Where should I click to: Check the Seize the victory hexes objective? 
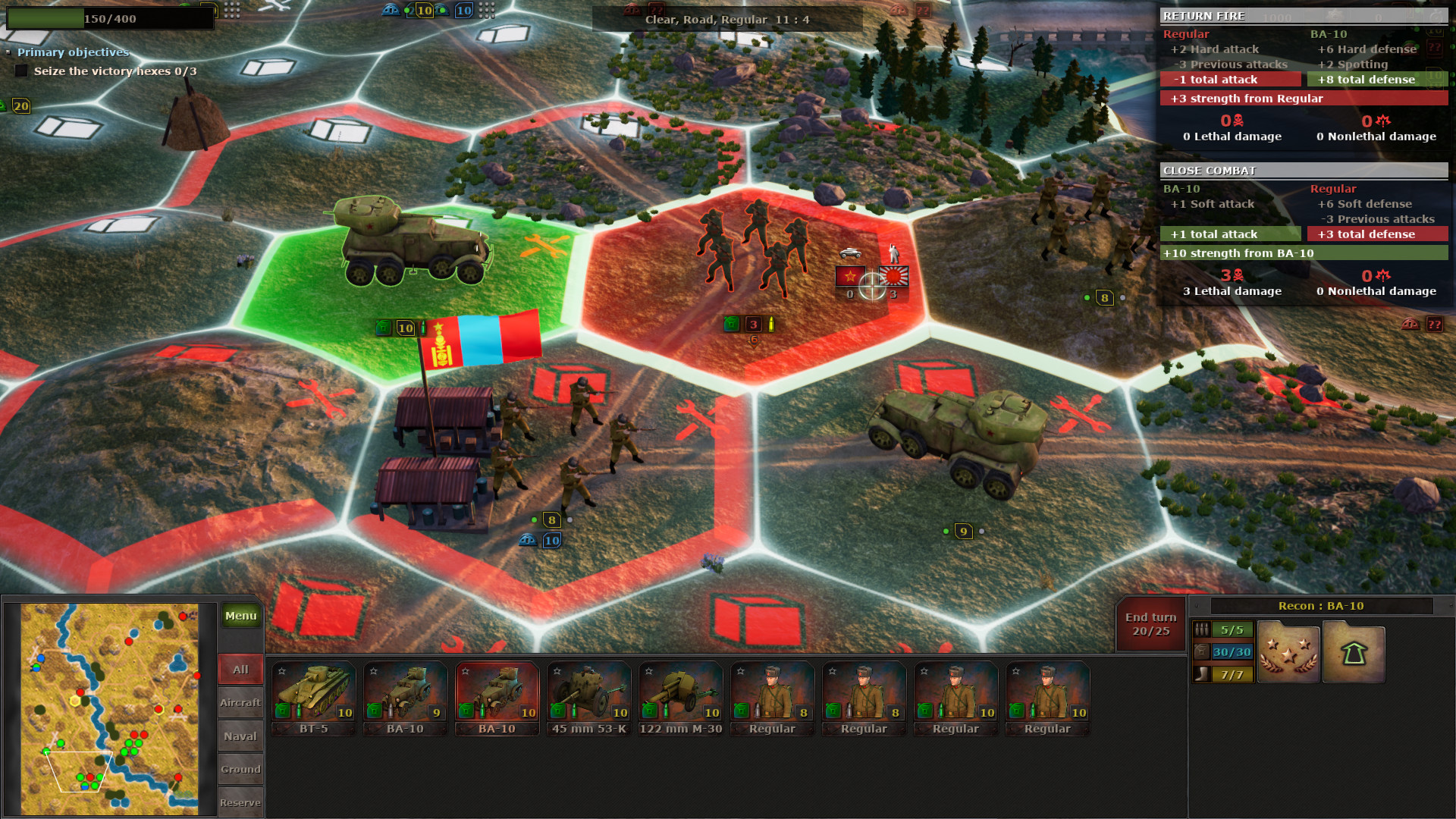(20, 70)
